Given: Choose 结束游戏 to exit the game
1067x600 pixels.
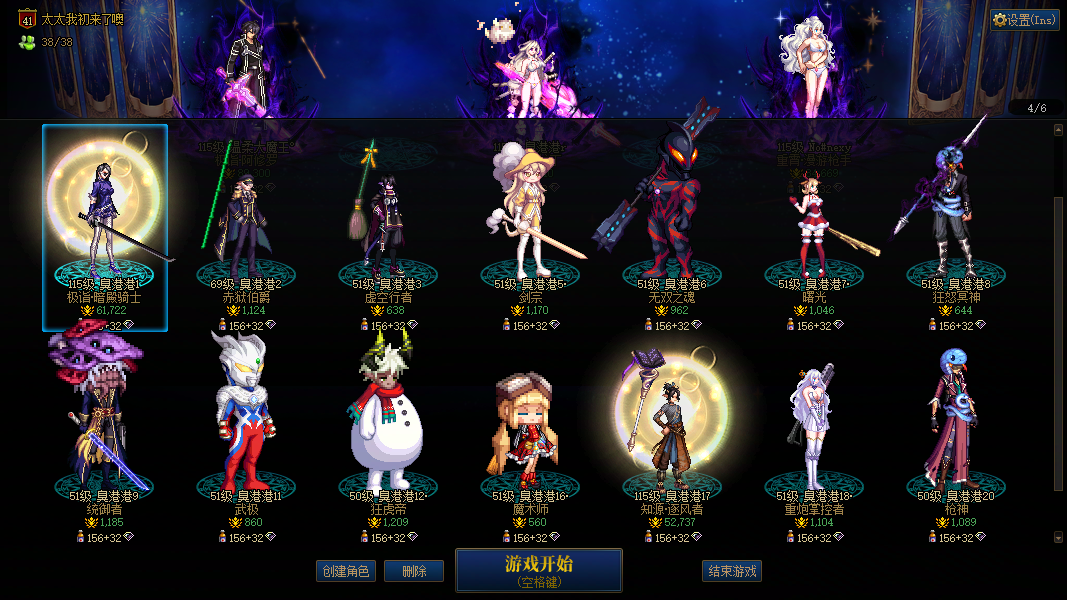Looking at the screenshot, I should (x=732, y=571).
